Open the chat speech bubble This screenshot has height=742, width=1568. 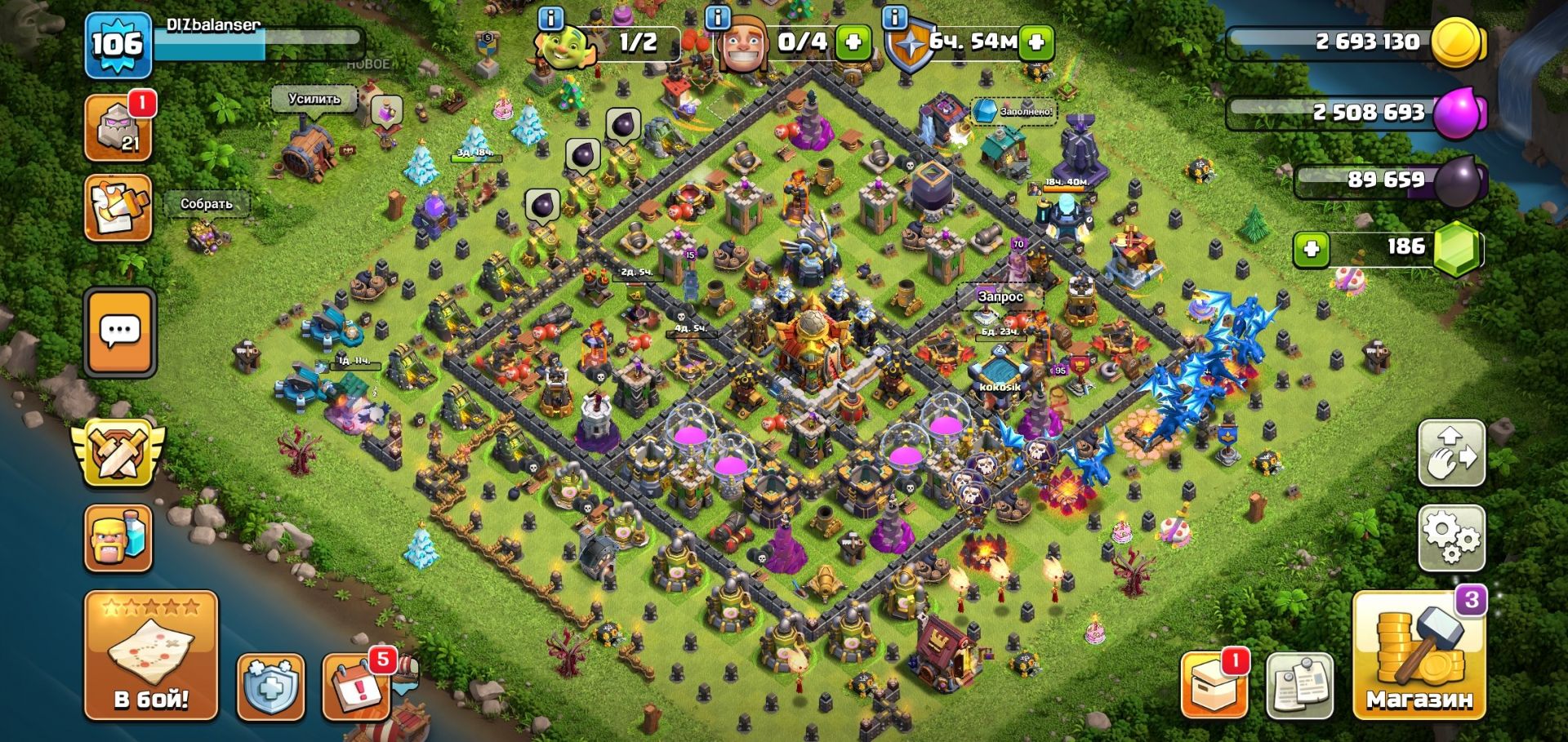point(120,331)
